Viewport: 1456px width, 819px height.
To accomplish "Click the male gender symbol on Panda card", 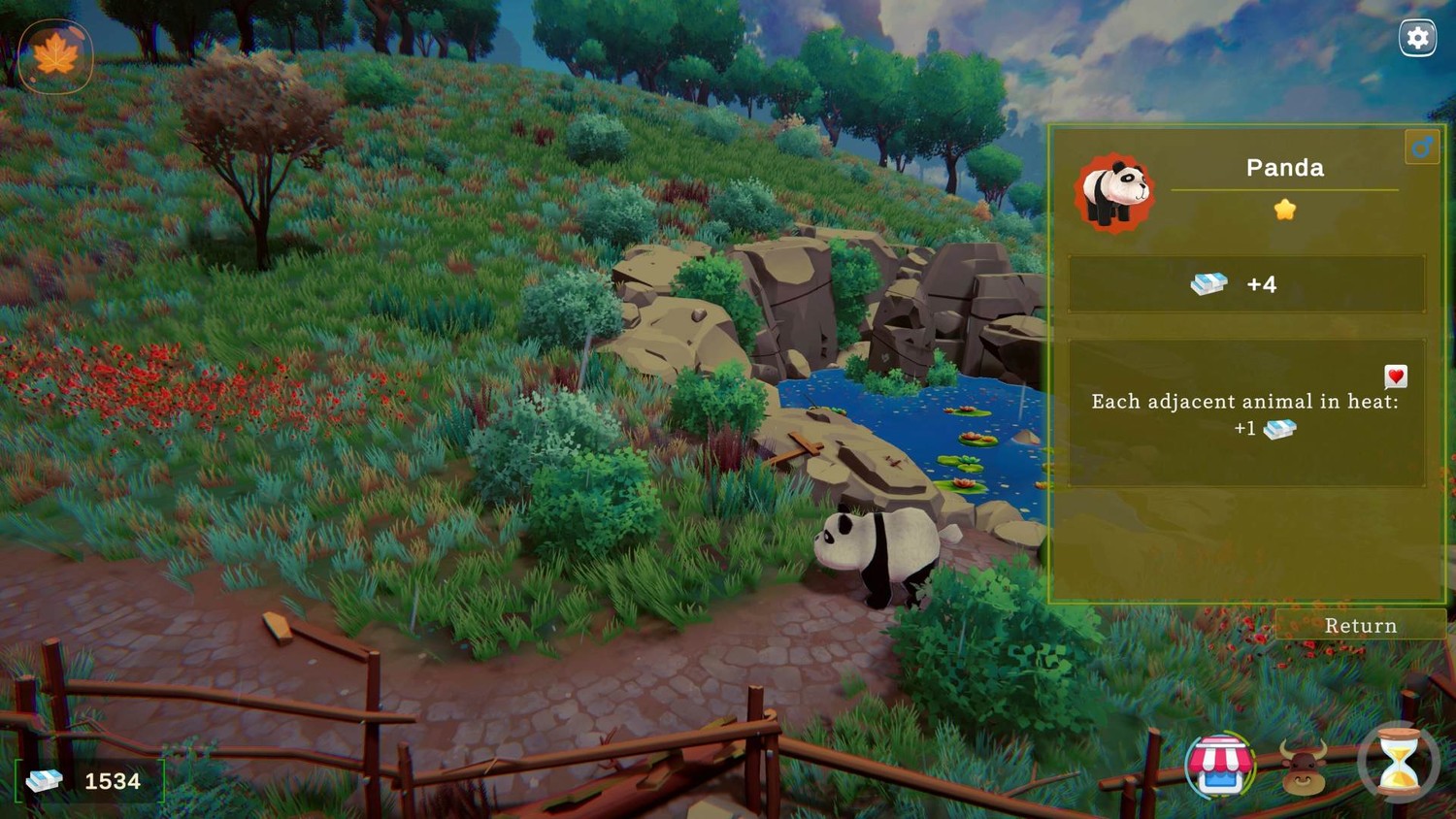I will (x=1422, y=147).
